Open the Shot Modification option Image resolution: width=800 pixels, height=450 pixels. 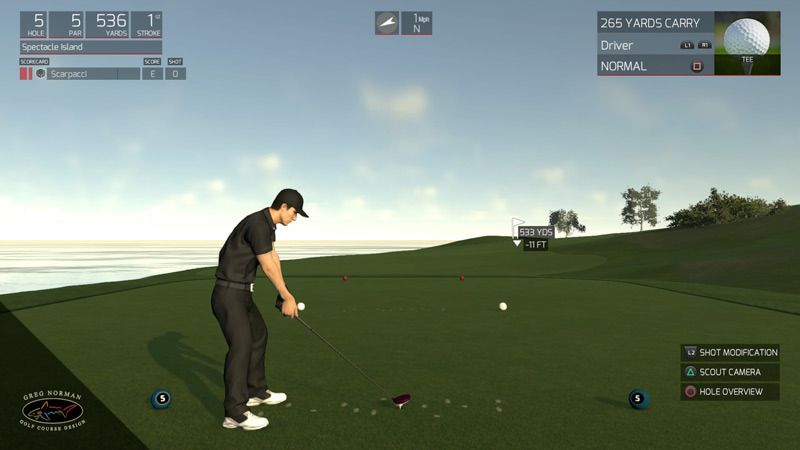(730, 353)
